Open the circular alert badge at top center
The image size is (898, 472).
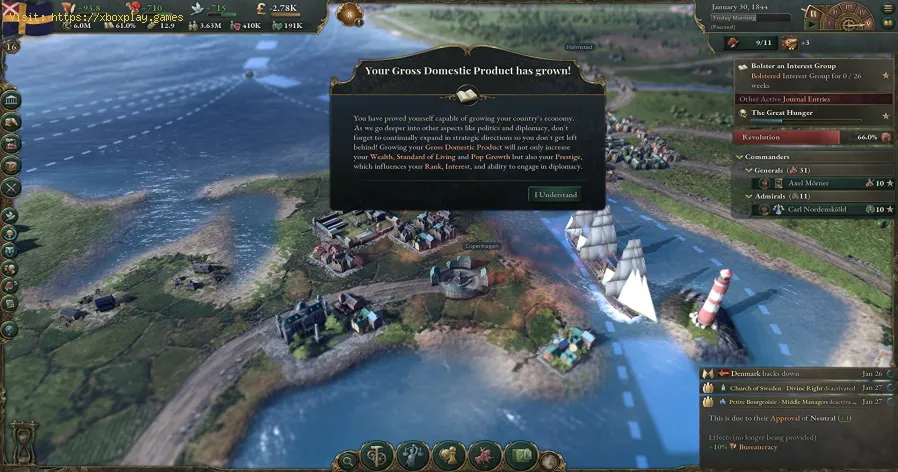pyautogui.click(x=352, y=14)
